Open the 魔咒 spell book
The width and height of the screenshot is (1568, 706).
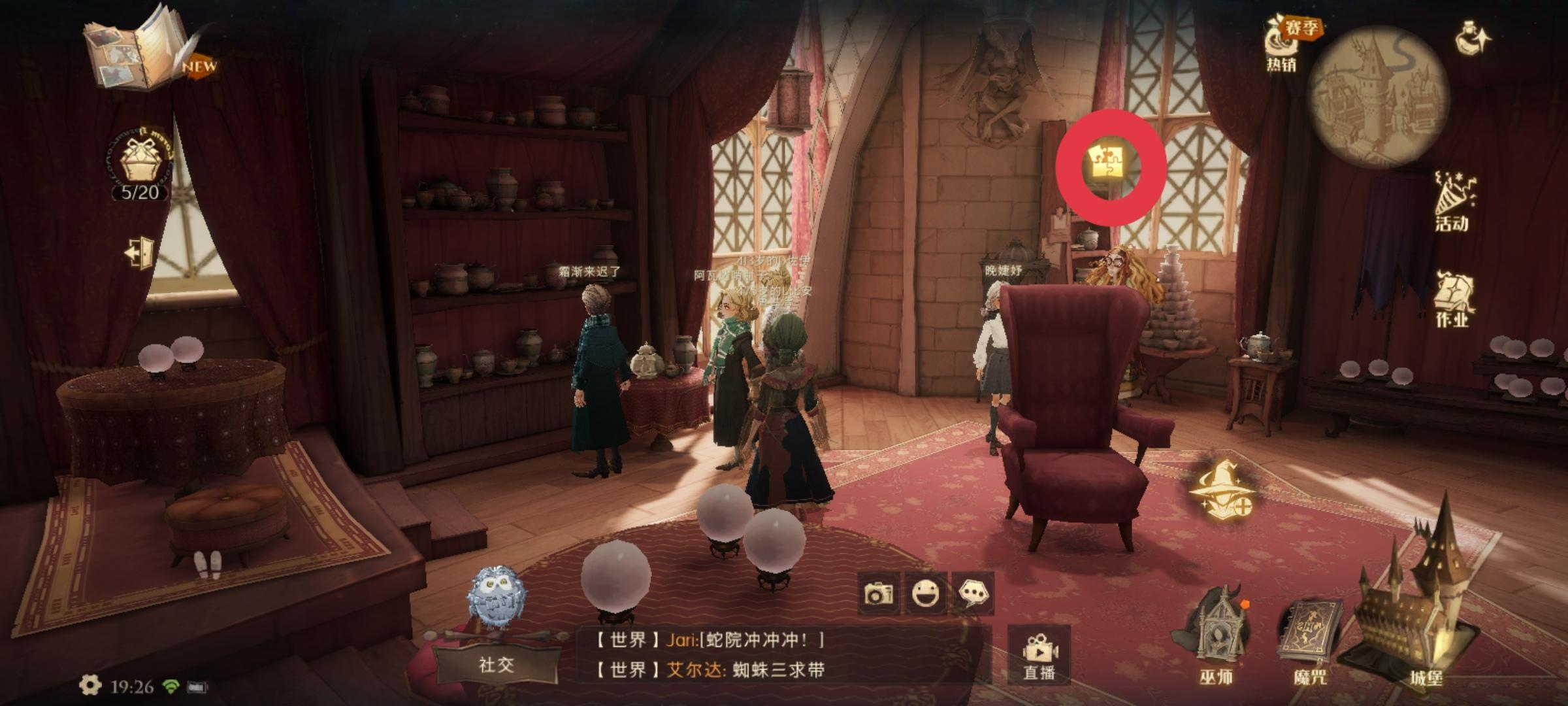tap(1309, 639)
